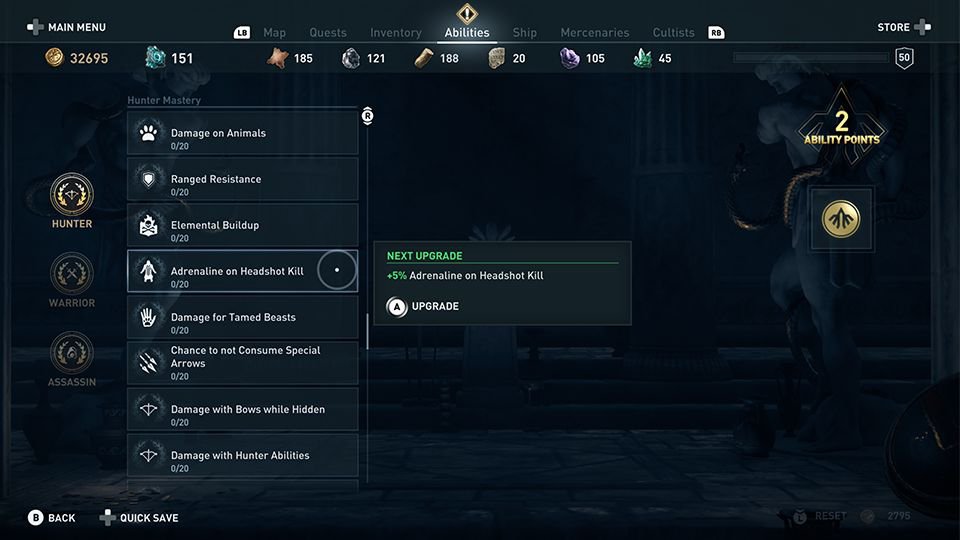Select Chance to not Consume Special Arrows
Viewport: 960px width, 540px height.
pos(243,364)
